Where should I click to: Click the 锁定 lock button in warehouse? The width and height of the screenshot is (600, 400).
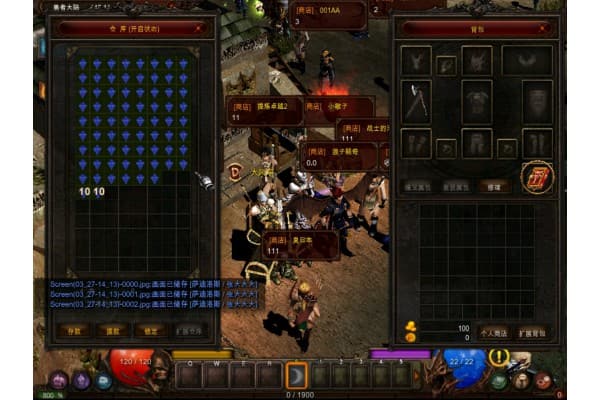pos(149,330)
